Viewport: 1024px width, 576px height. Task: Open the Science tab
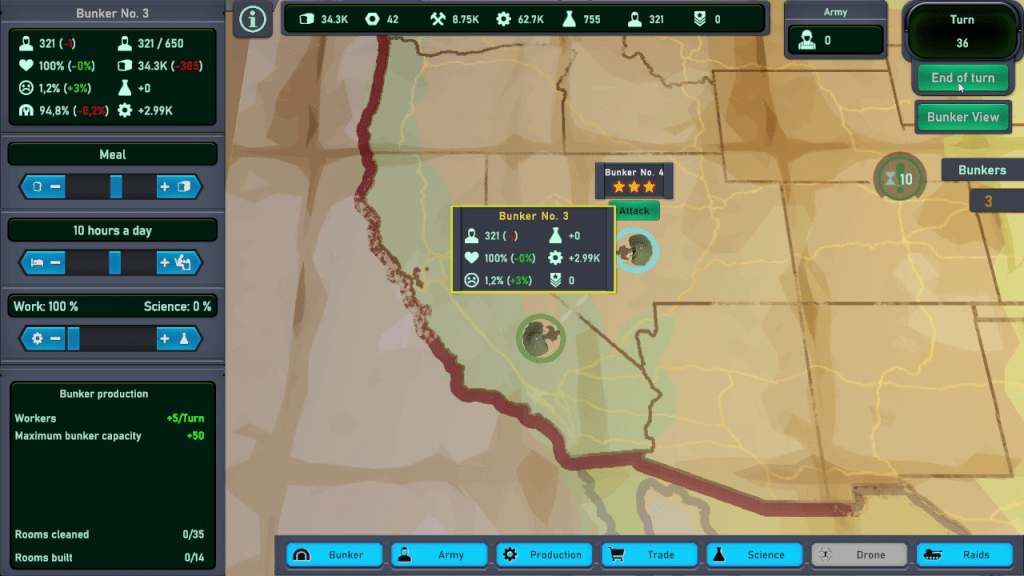(755, 555)
